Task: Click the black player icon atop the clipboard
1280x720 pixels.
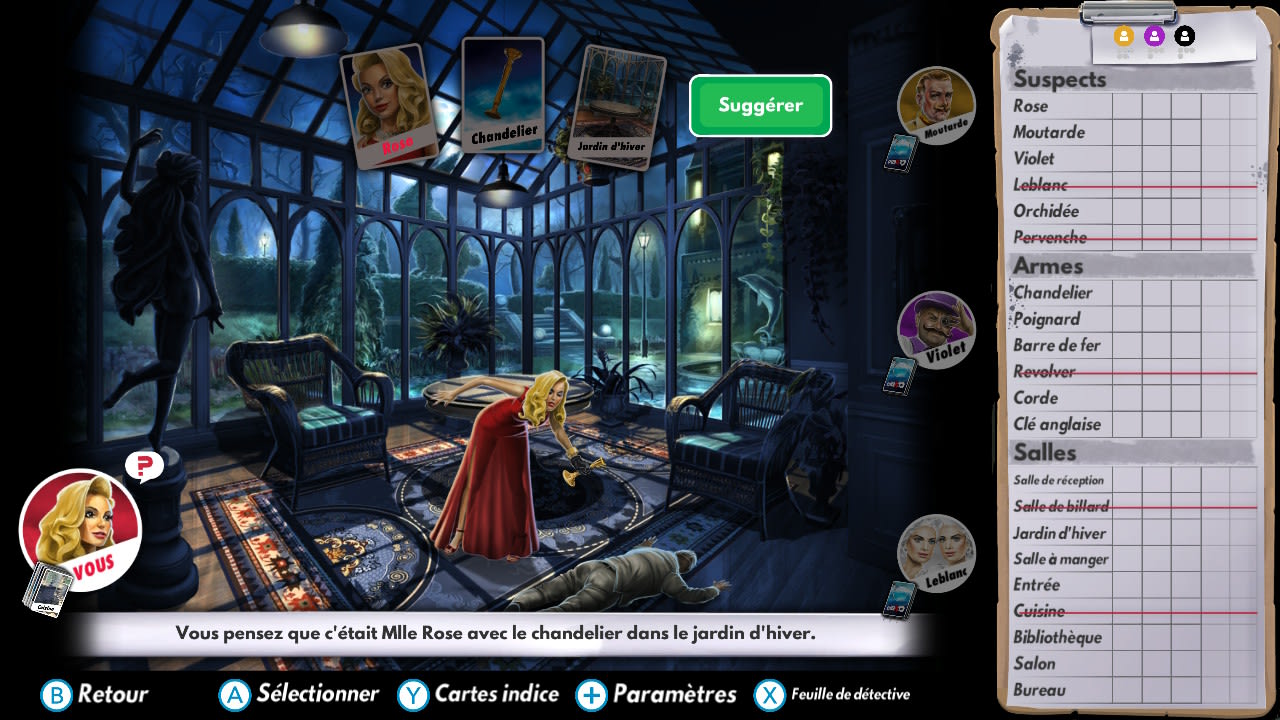Action: [1183, 34]
